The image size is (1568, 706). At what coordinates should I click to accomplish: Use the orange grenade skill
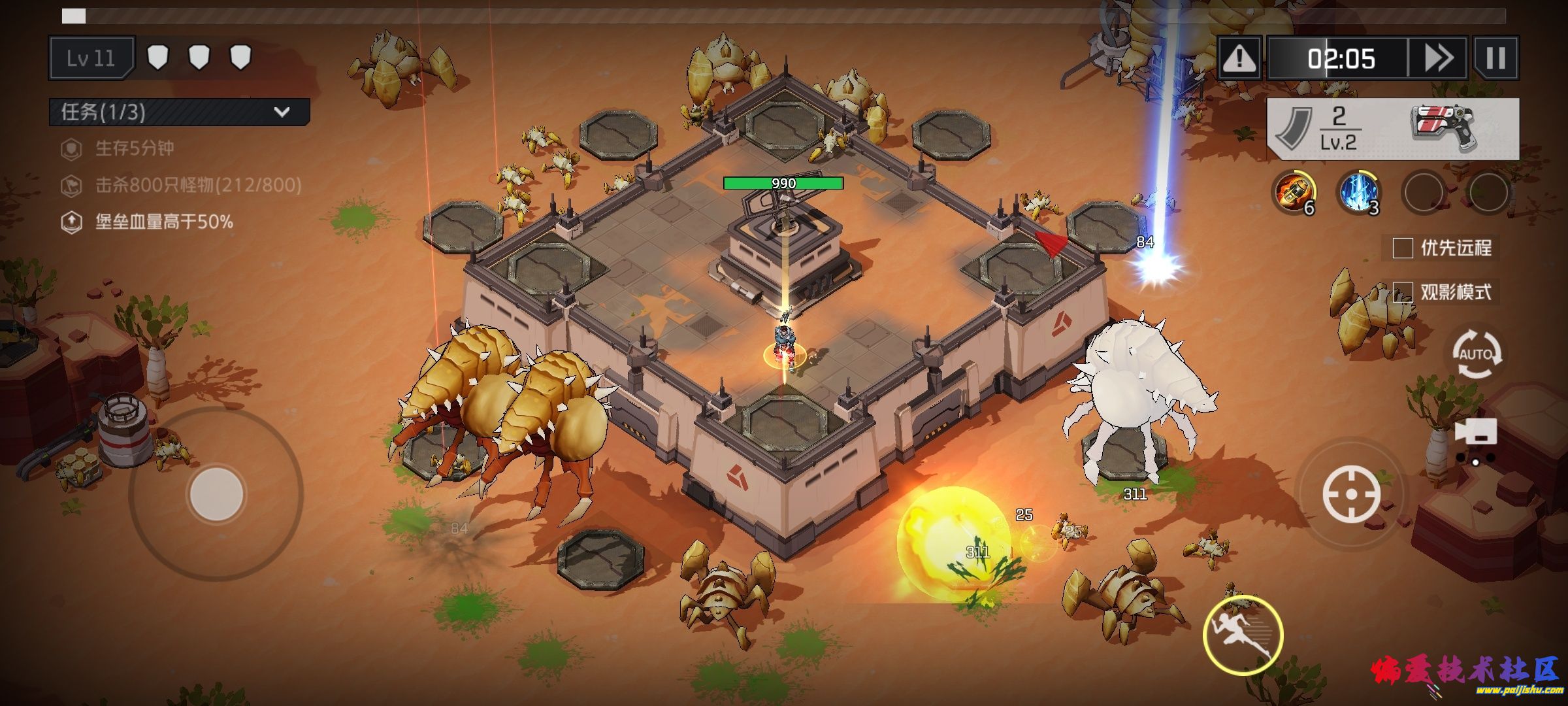1294,192
